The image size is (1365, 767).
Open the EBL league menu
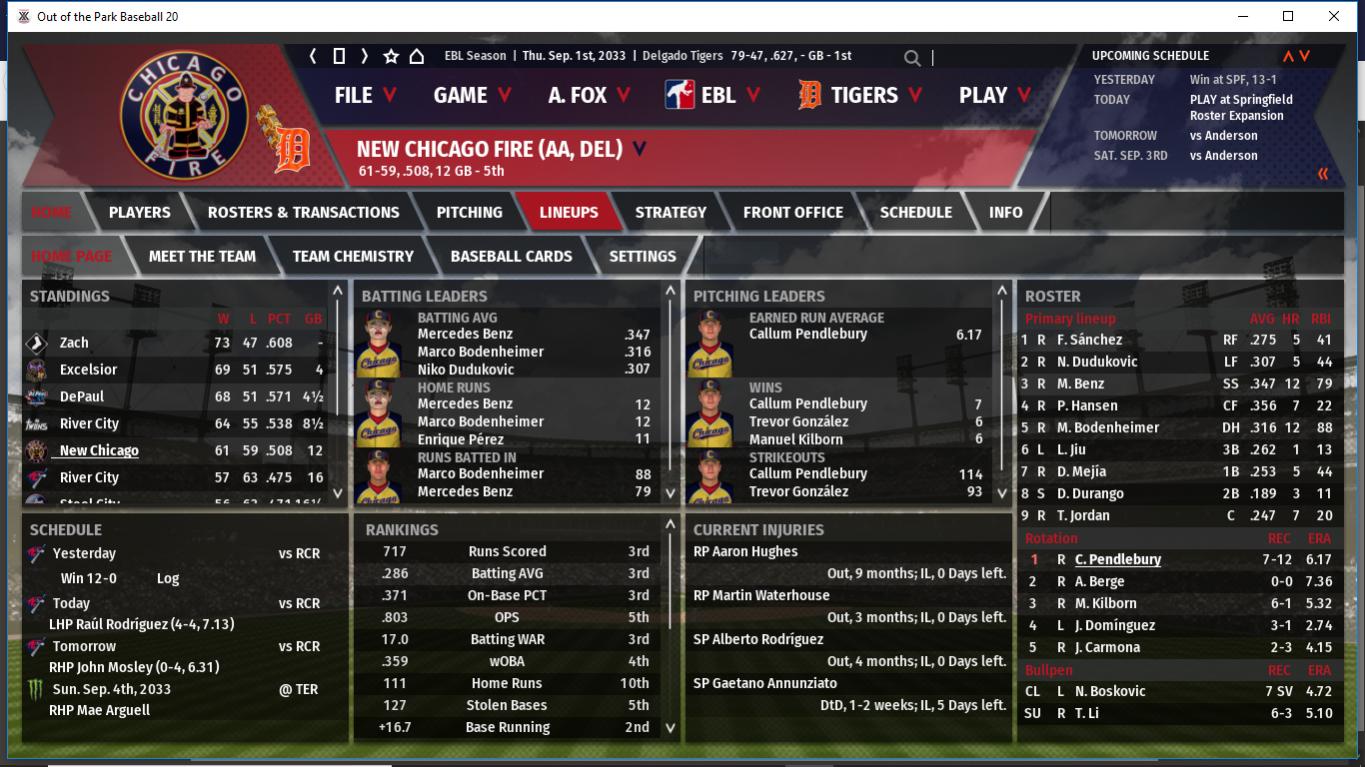[x=715, y=95]
